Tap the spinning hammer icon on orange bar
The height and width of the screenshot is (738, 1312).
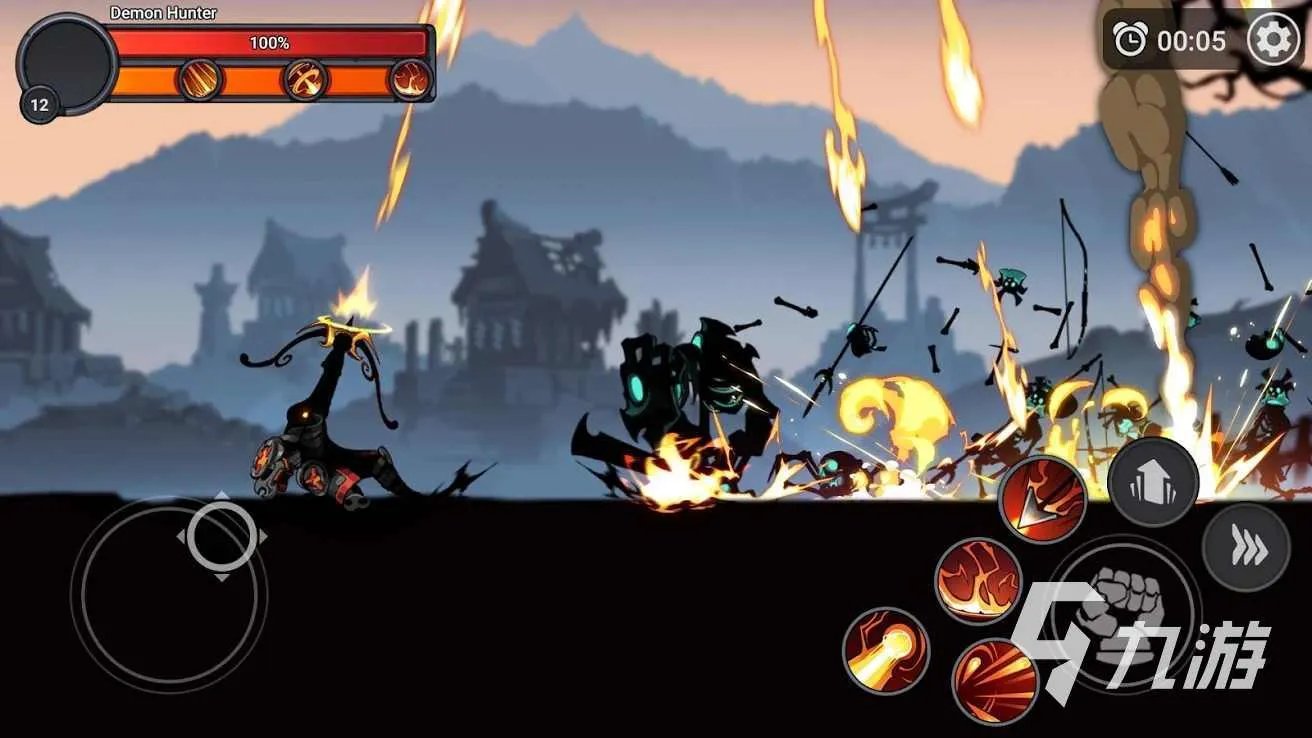306,80
